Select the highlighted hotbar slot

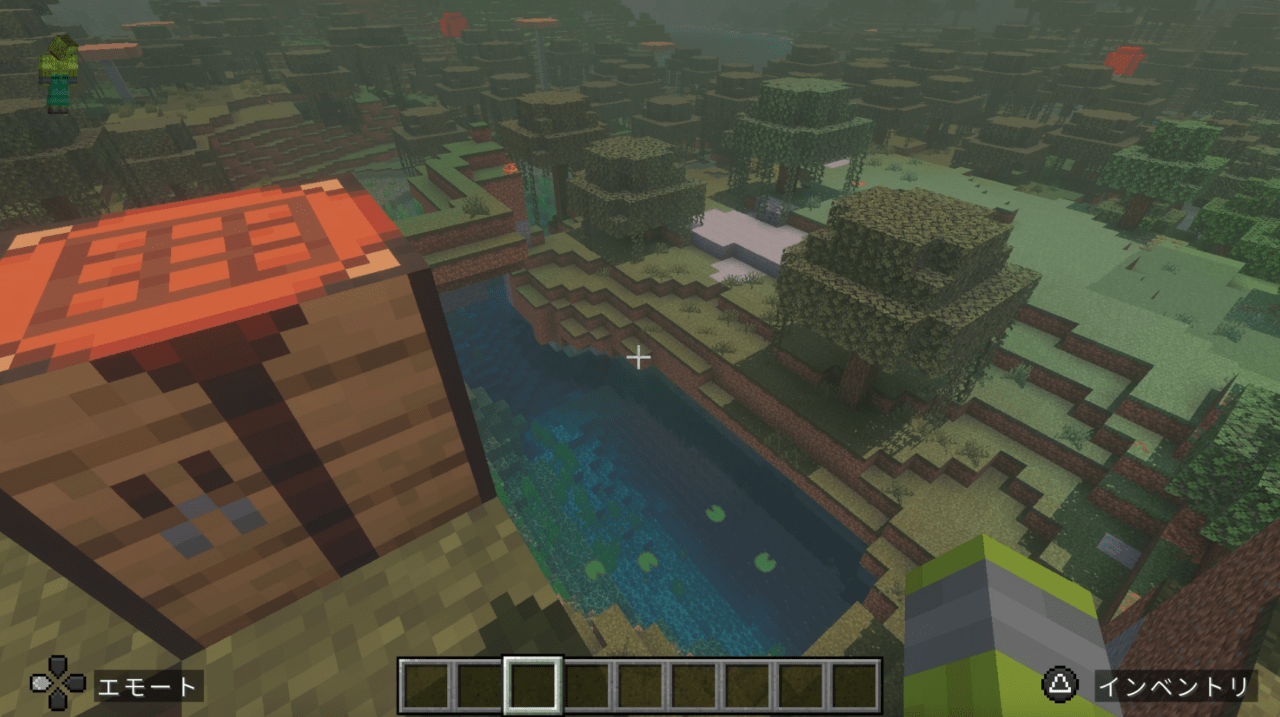point(532,685)
